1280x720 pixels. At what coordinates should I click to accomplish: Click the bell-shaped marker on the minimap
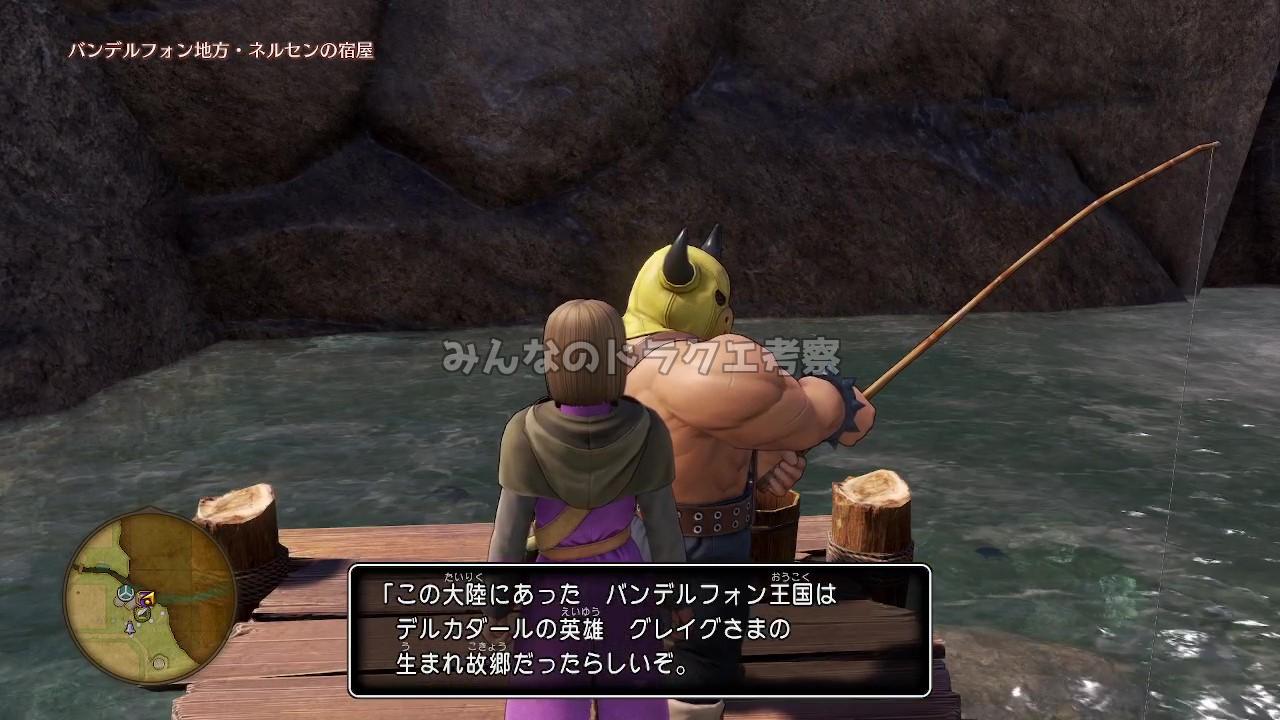click(129, 628)
